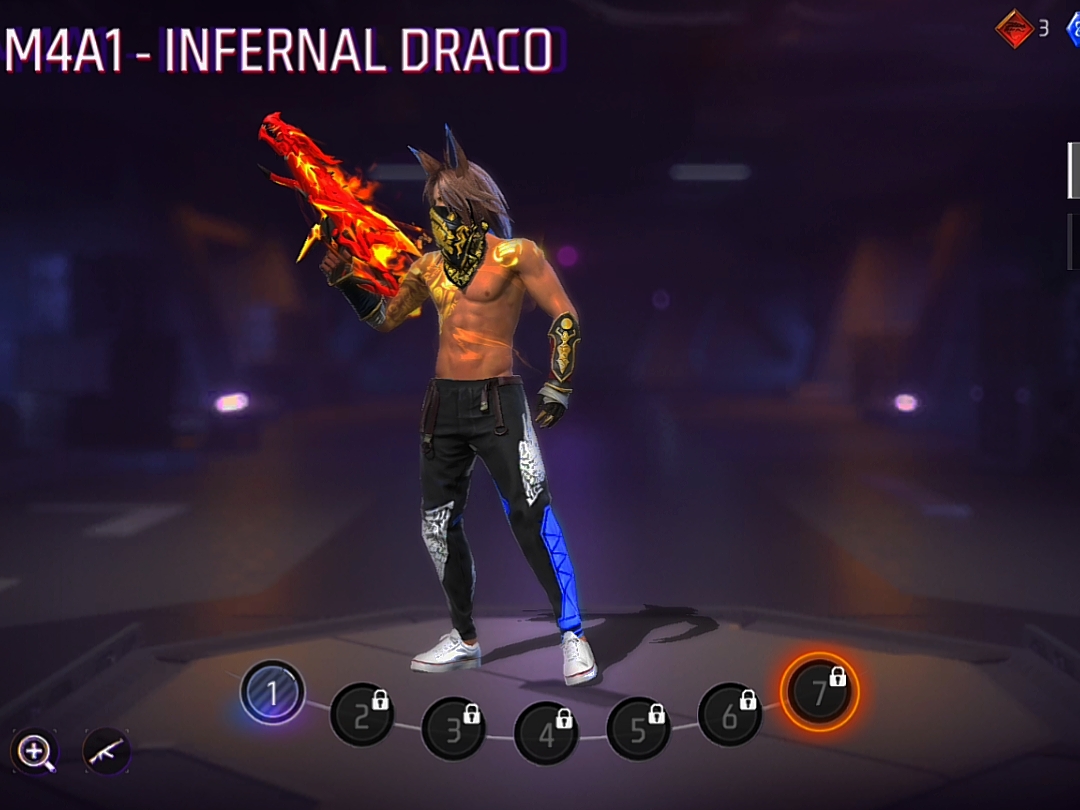Viewport: 1080px width, 810px height.
Task: Select locked level 3 node
Action: (x=453, y=728)
